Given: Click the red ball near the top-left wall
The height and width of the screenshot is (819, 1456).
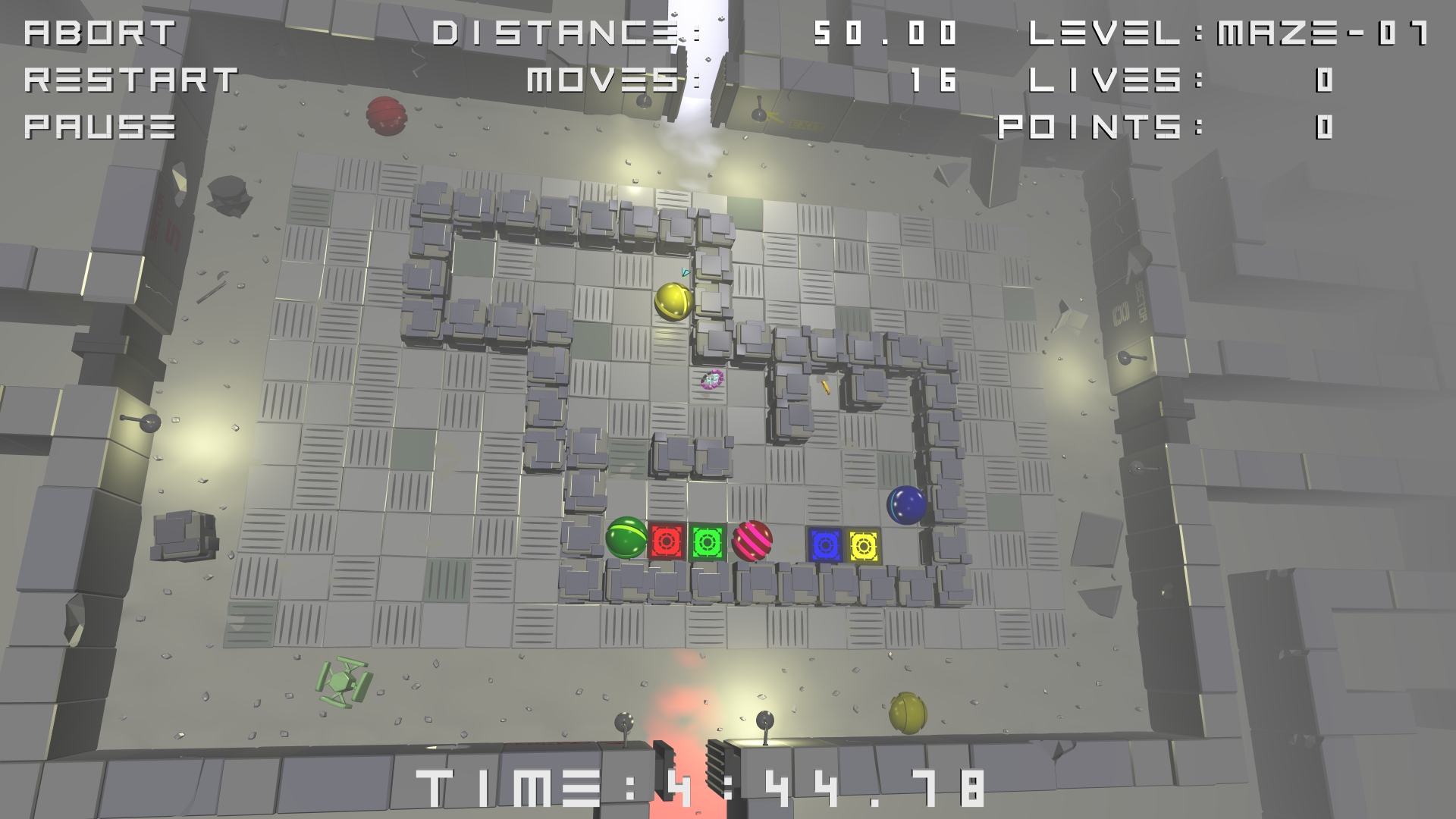Looking at the screenshot, I should 387,115.
